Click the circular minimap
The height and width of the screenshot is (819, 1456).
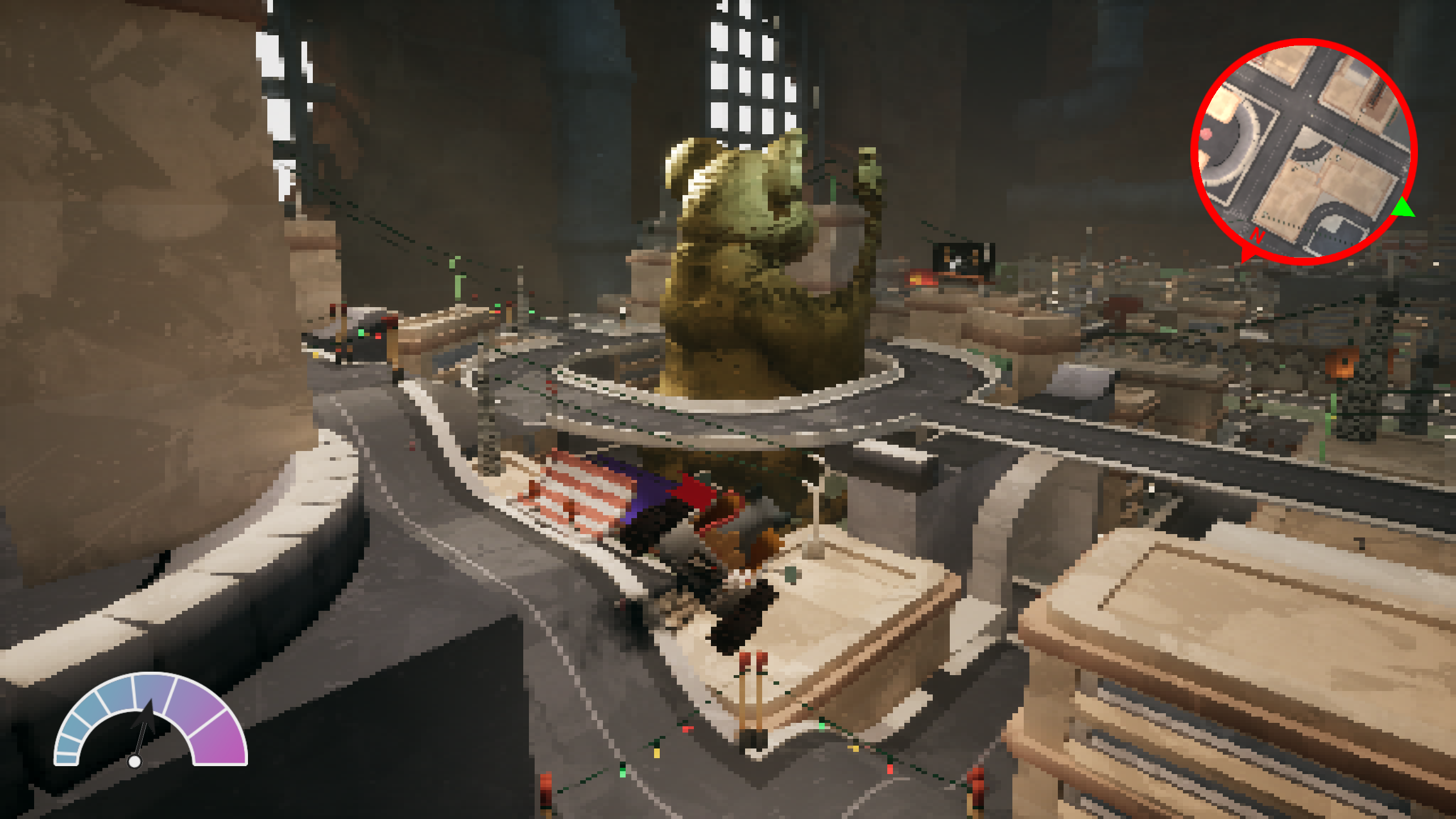1304,151
